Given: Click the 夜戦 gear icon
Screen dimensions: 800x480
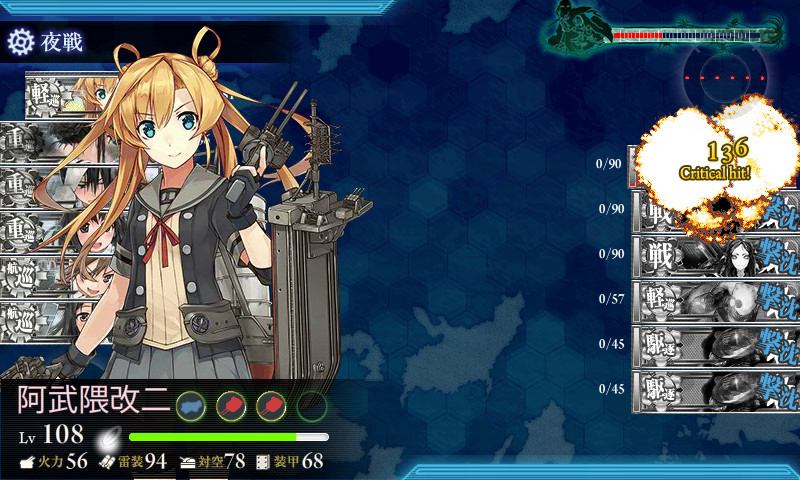Looking at the screenshot, I should click(x=21, y=42).
